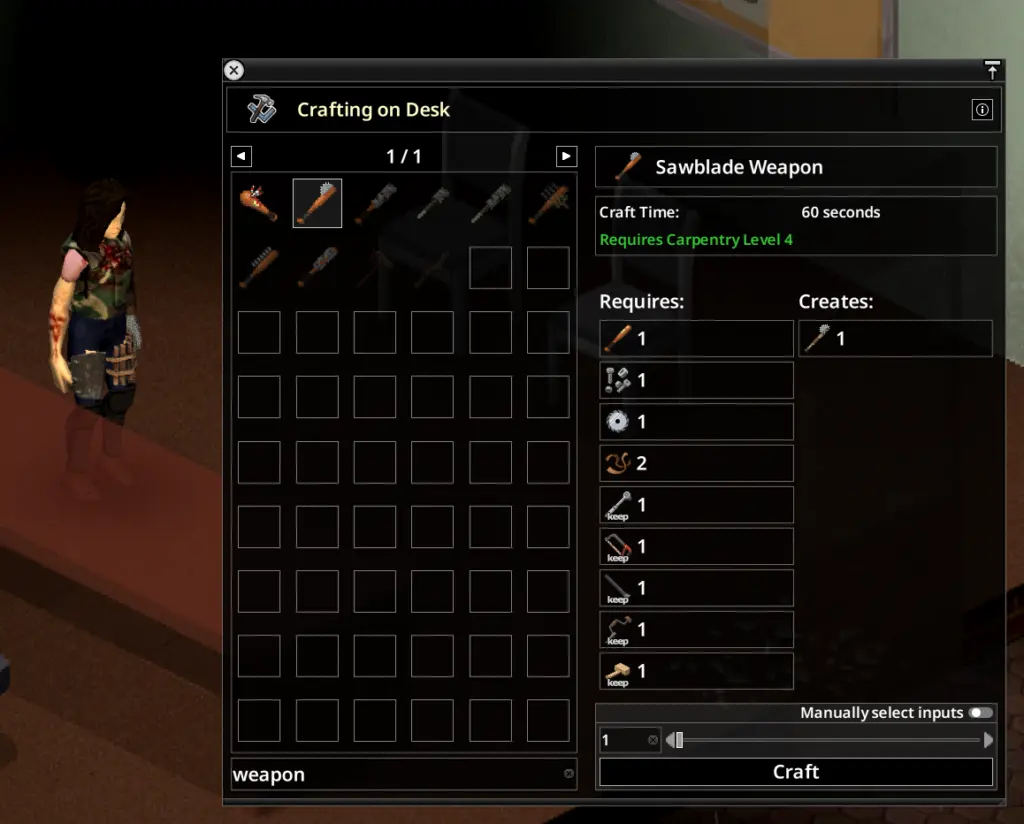Image resolution: width=1024 pixels, height=824 pixels.
Task: Go to the previous recipe page
Action: click(x=241, y=156)
